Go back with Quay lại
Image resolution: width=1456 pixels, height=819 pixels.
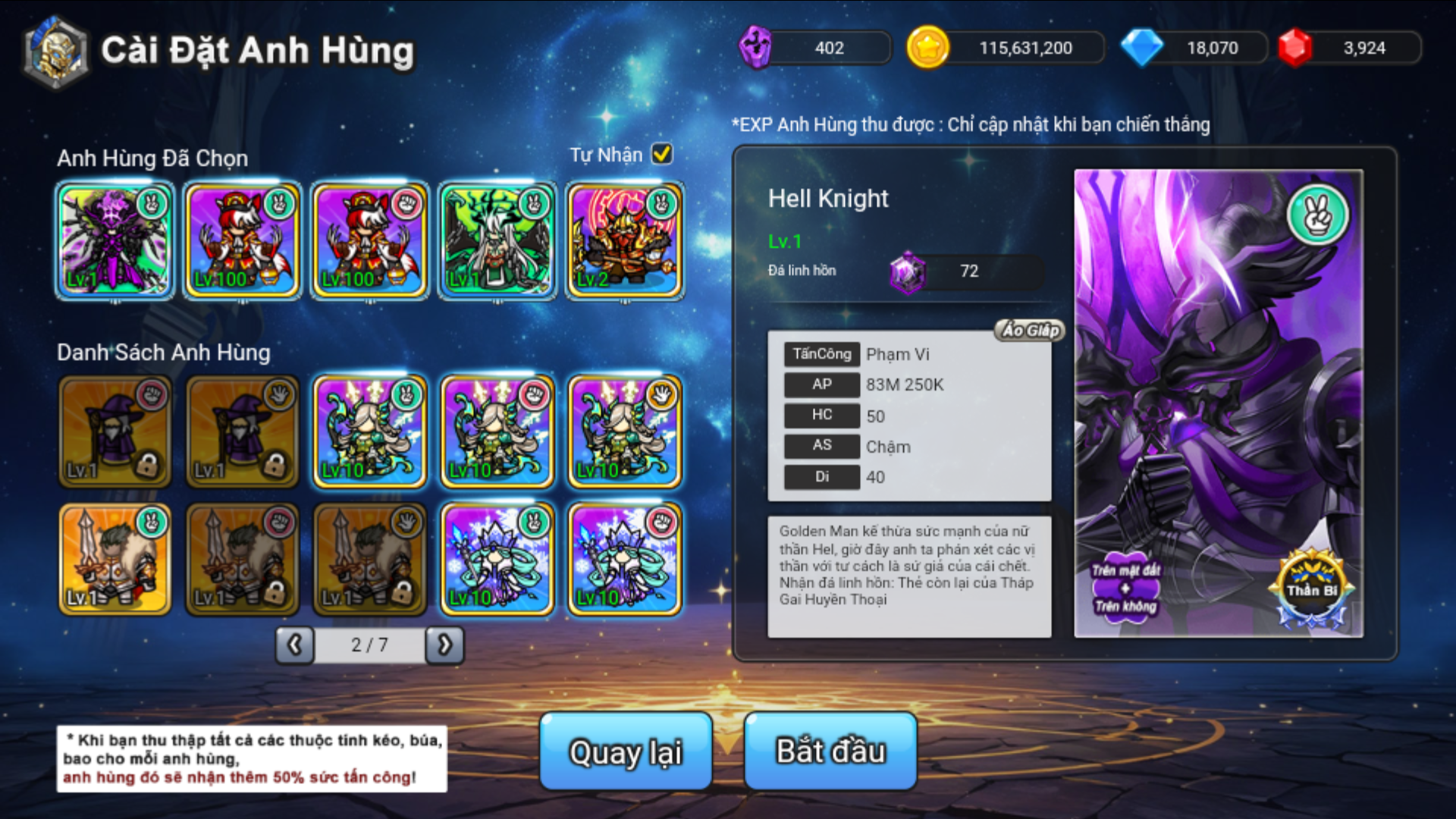coord(626,751)
